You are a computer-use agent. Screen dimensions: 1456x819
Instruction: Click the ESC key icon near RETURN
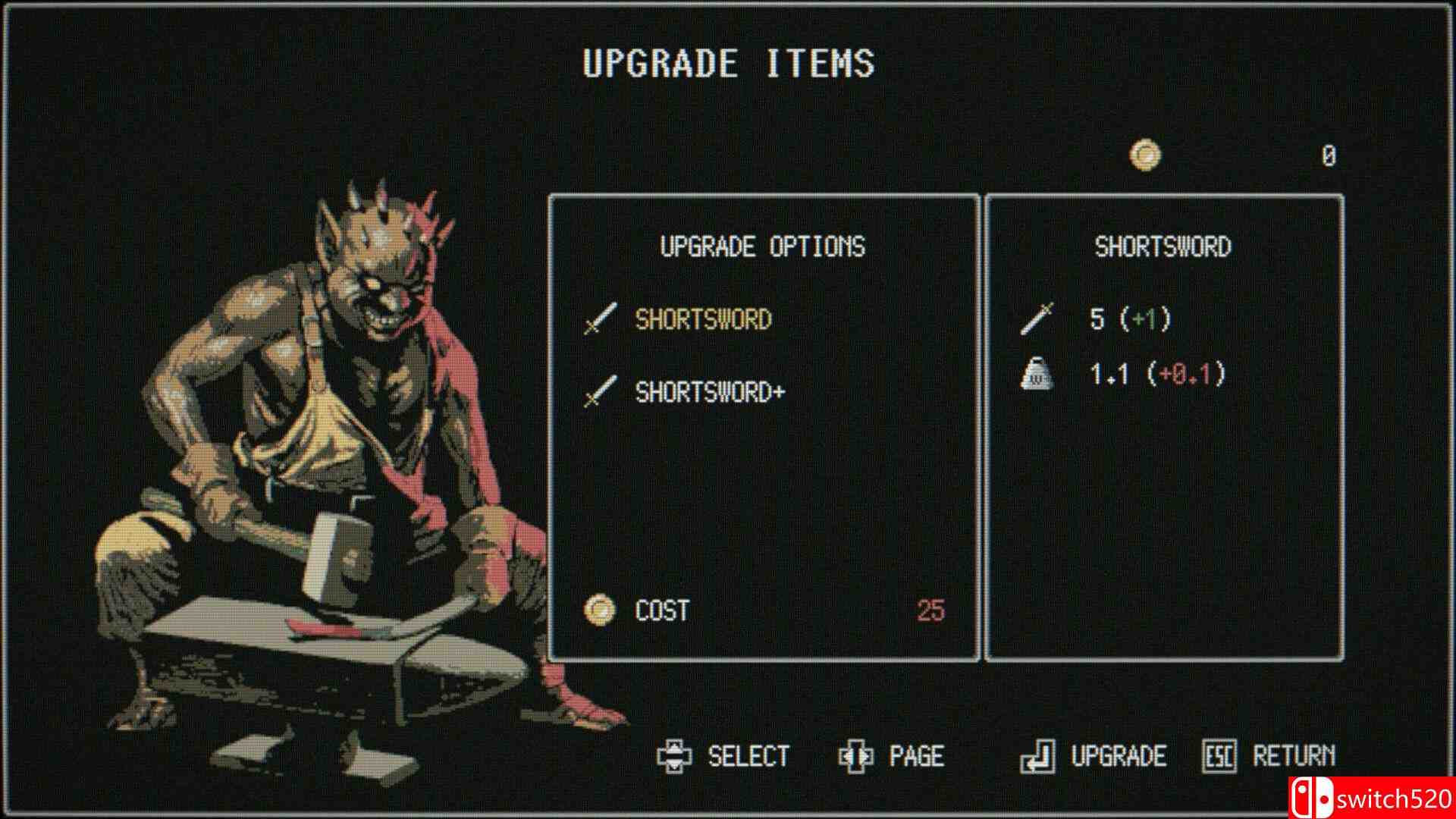click(x=1219, y=755)
